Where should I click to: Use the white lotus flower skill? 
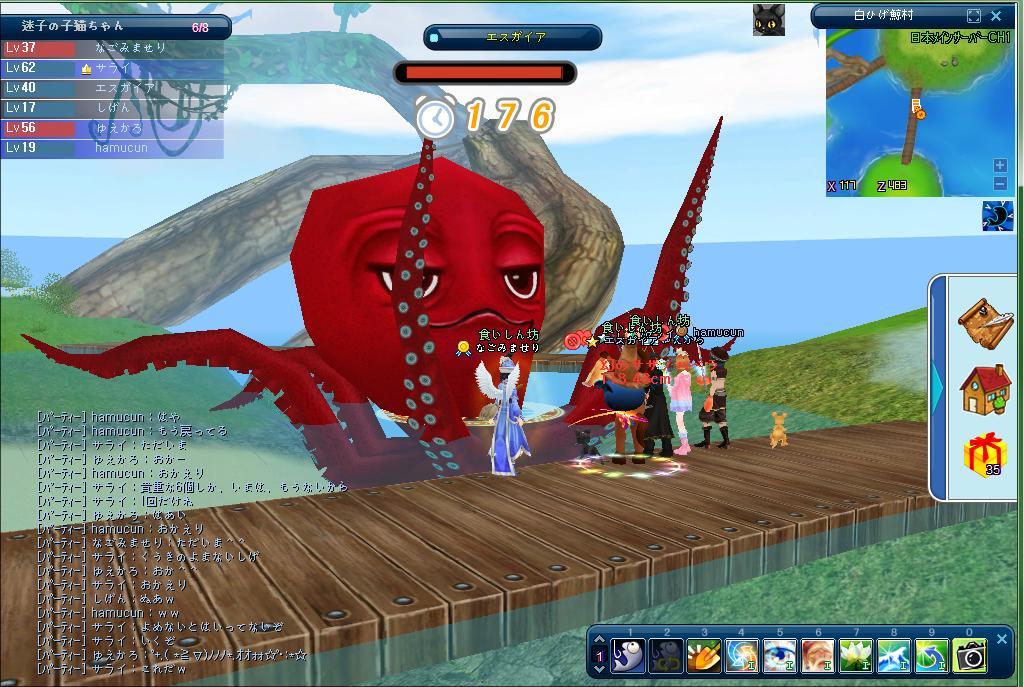click(x=856, y=656)
